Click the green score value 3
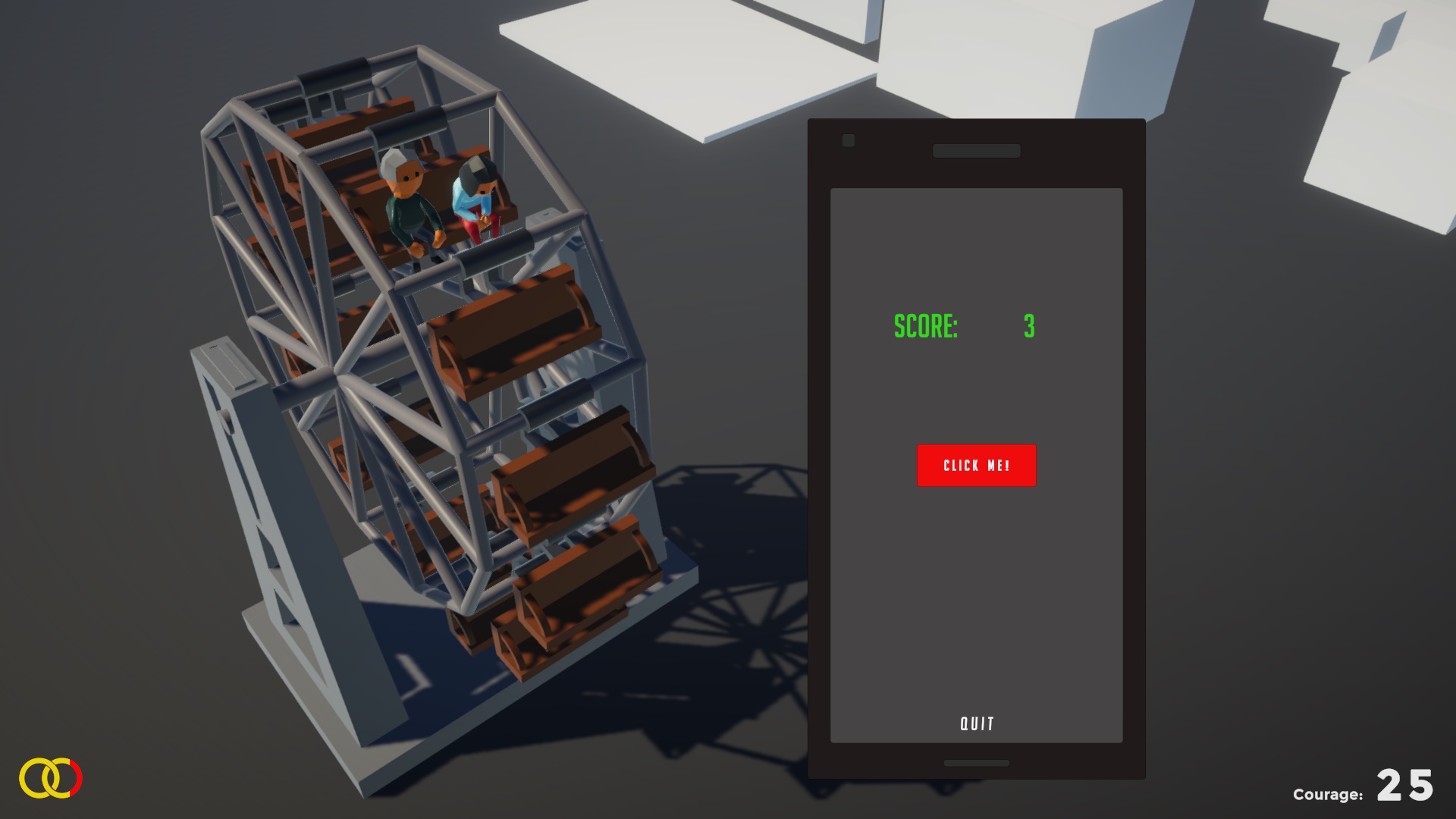This screenshot has width=1456, height=819. pos(1031,327)
